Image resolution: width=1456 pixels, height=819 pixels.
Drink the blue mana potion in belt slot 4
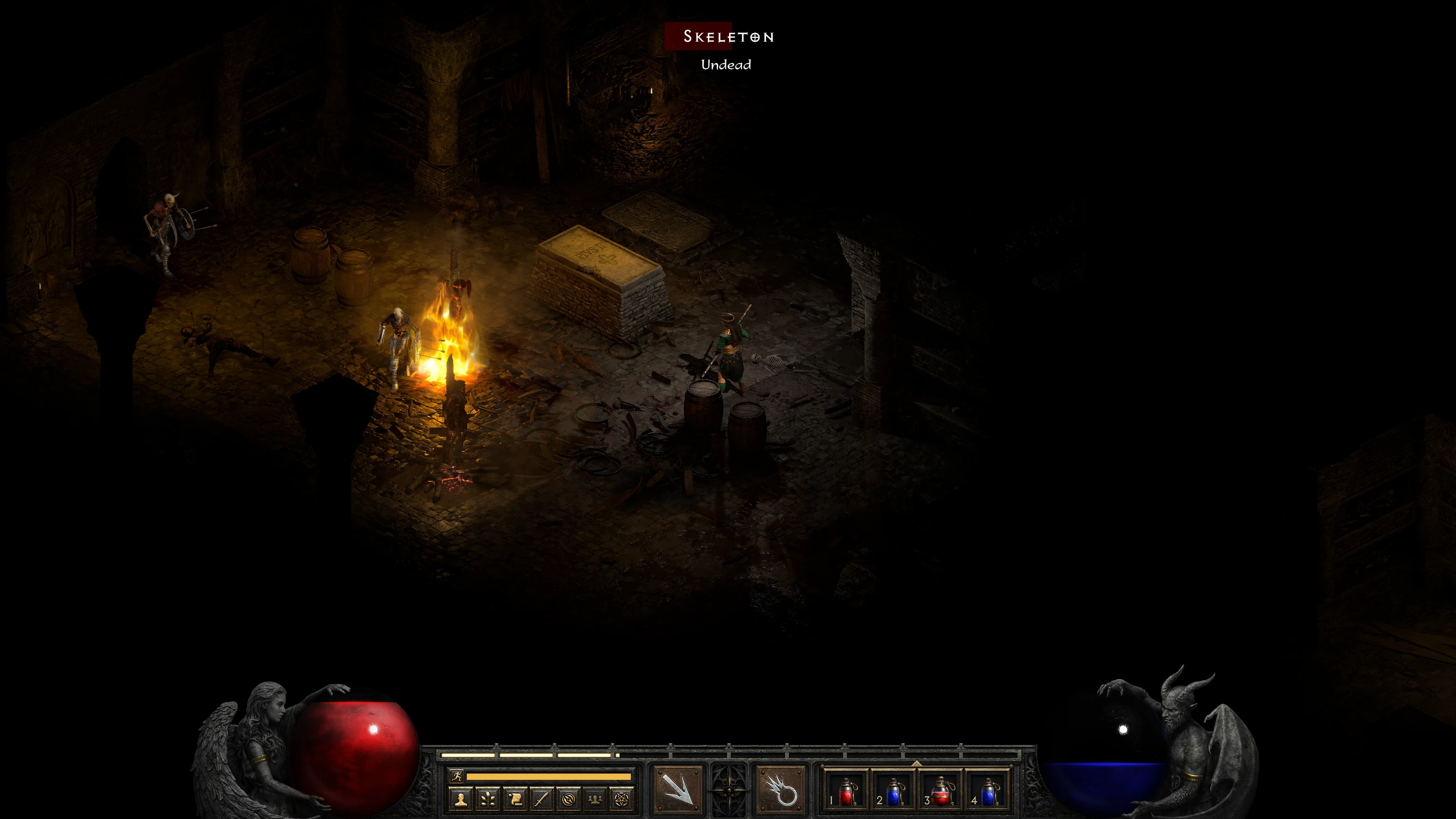pos(988,791)
